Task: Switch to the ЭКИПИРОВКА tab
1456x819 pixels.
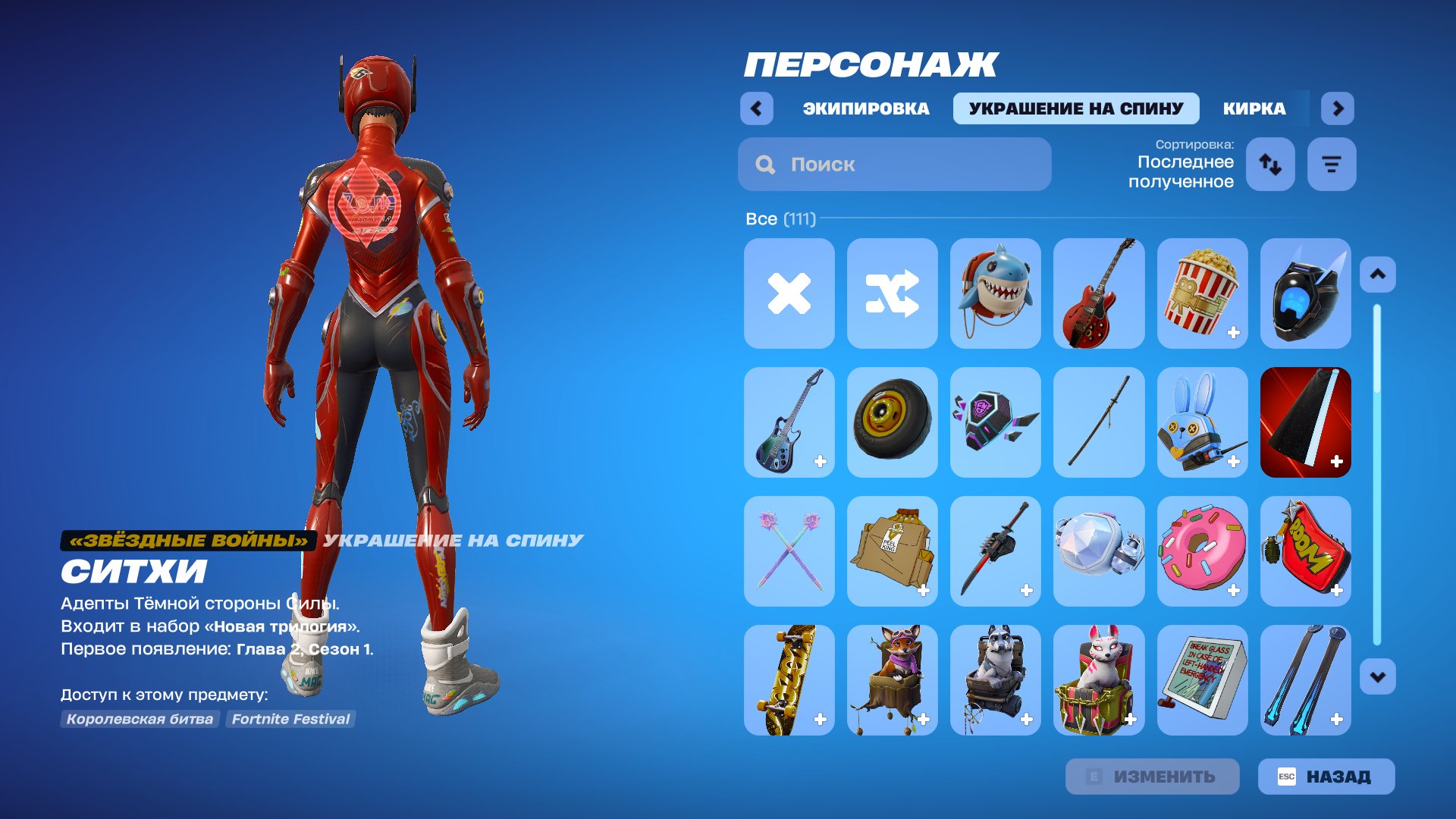Action: coord(864,108)
